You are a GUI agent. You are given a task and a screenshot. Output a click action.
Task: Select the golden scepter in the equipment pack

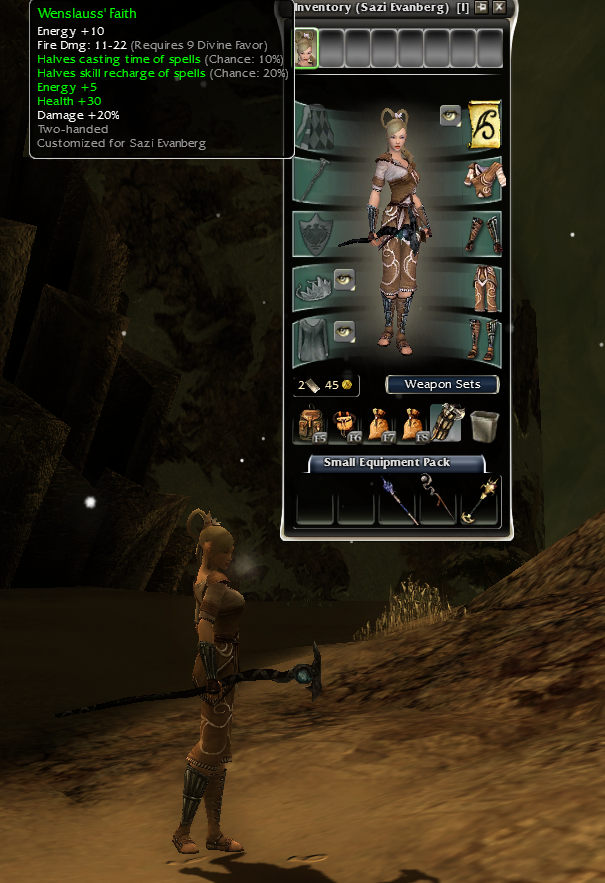[479, 500]
